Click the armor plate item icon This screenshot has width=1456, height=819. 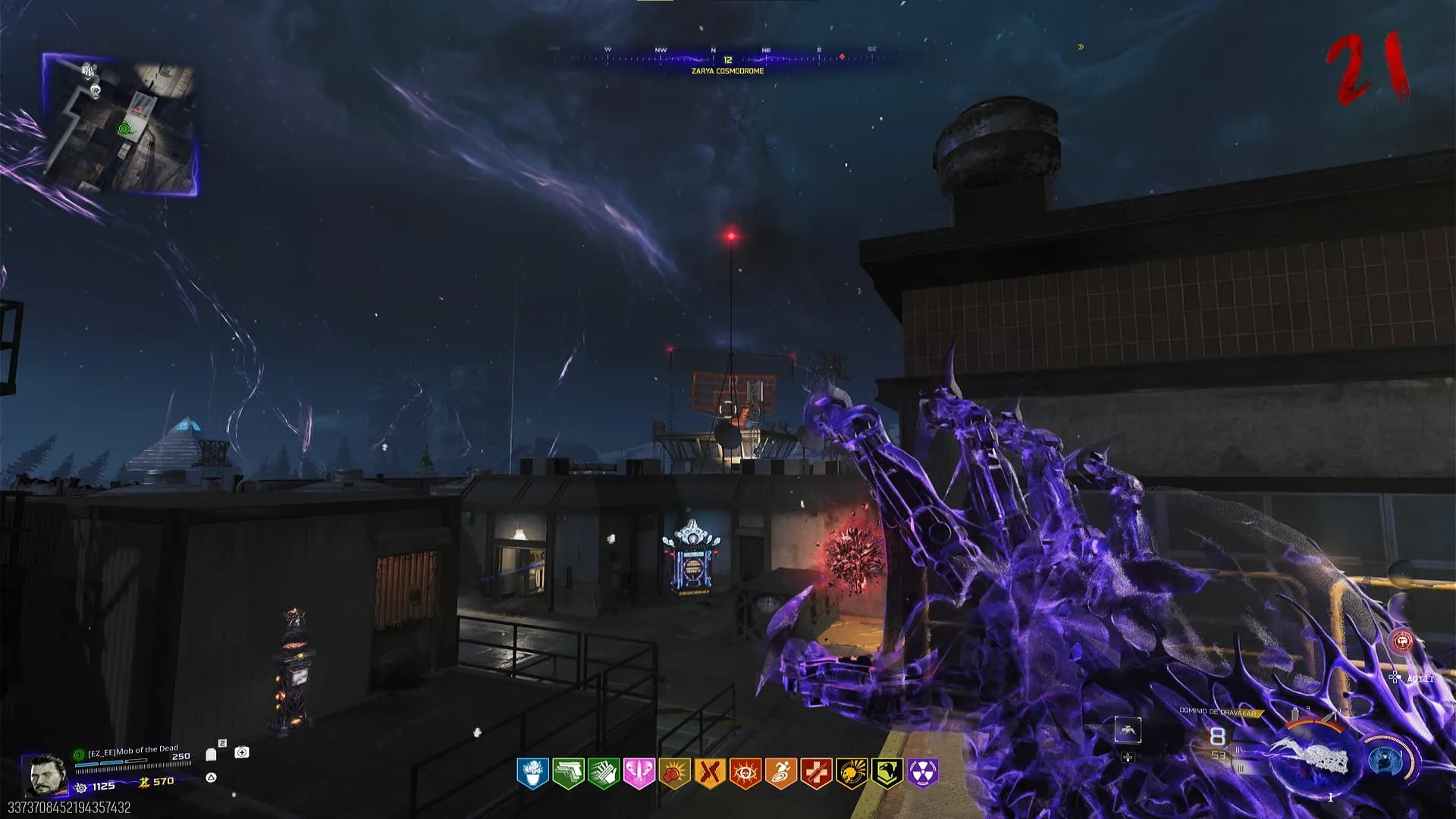coord(212,754)
